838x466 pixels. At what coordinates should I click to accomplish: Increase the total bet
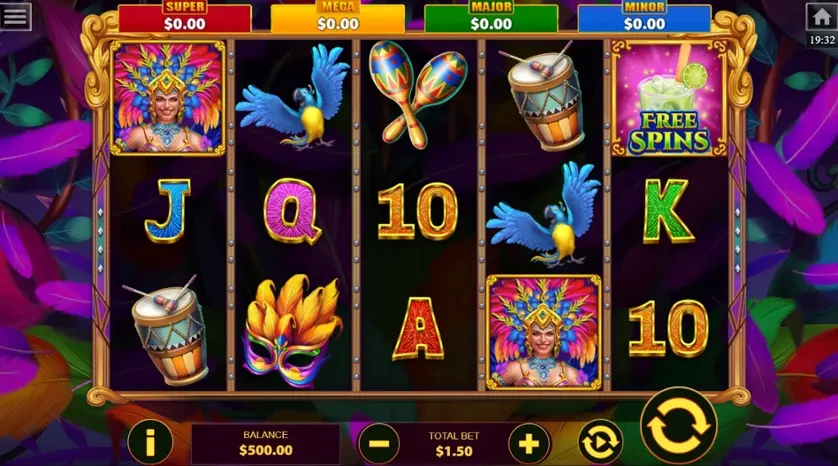(x=529, y=441)
